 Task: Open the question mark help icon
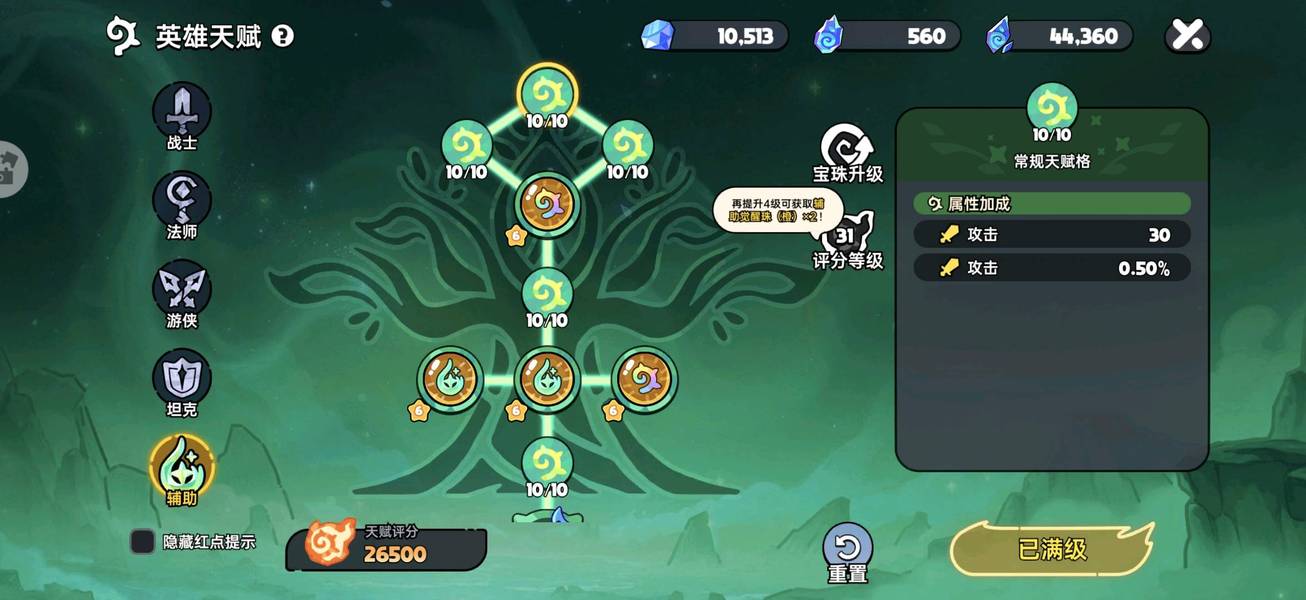(x=283, y=37)
